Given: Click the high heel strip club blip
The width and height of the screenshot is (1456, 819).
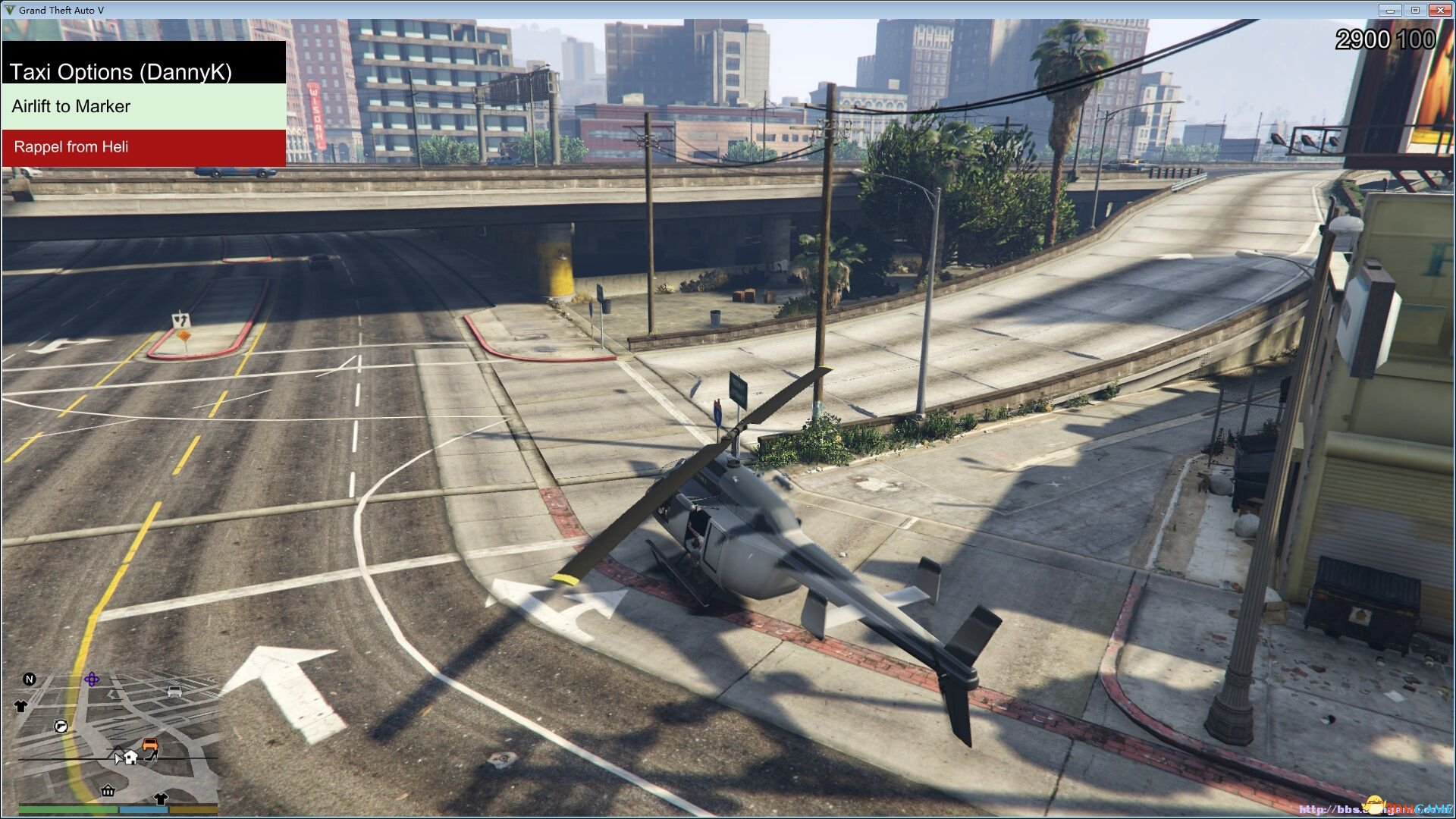Looking at the screenshot, I should click(152, 757).
